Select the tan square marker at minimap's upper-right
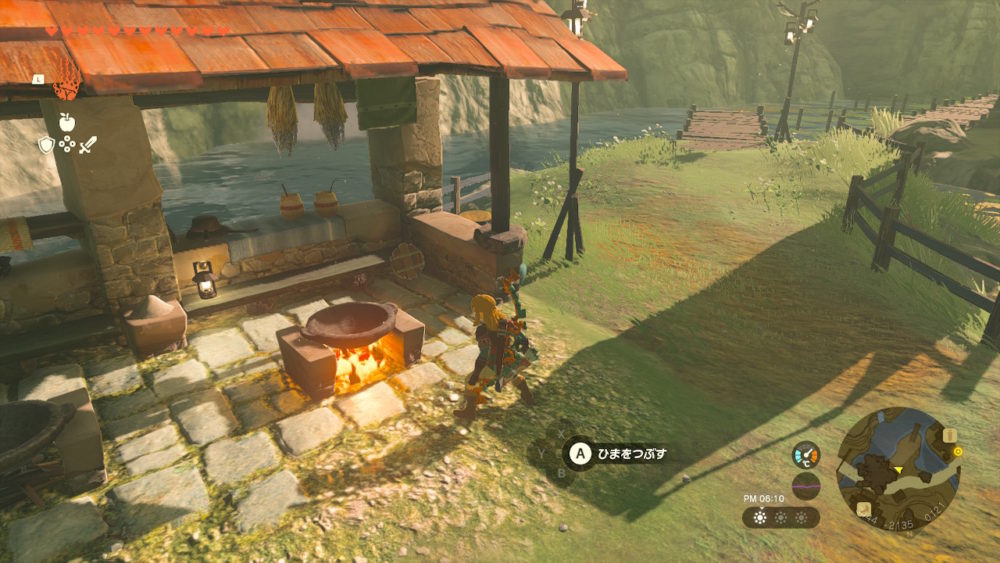Image resolution: width=1000 pixels, height=563 pixels. coord(949,436)
